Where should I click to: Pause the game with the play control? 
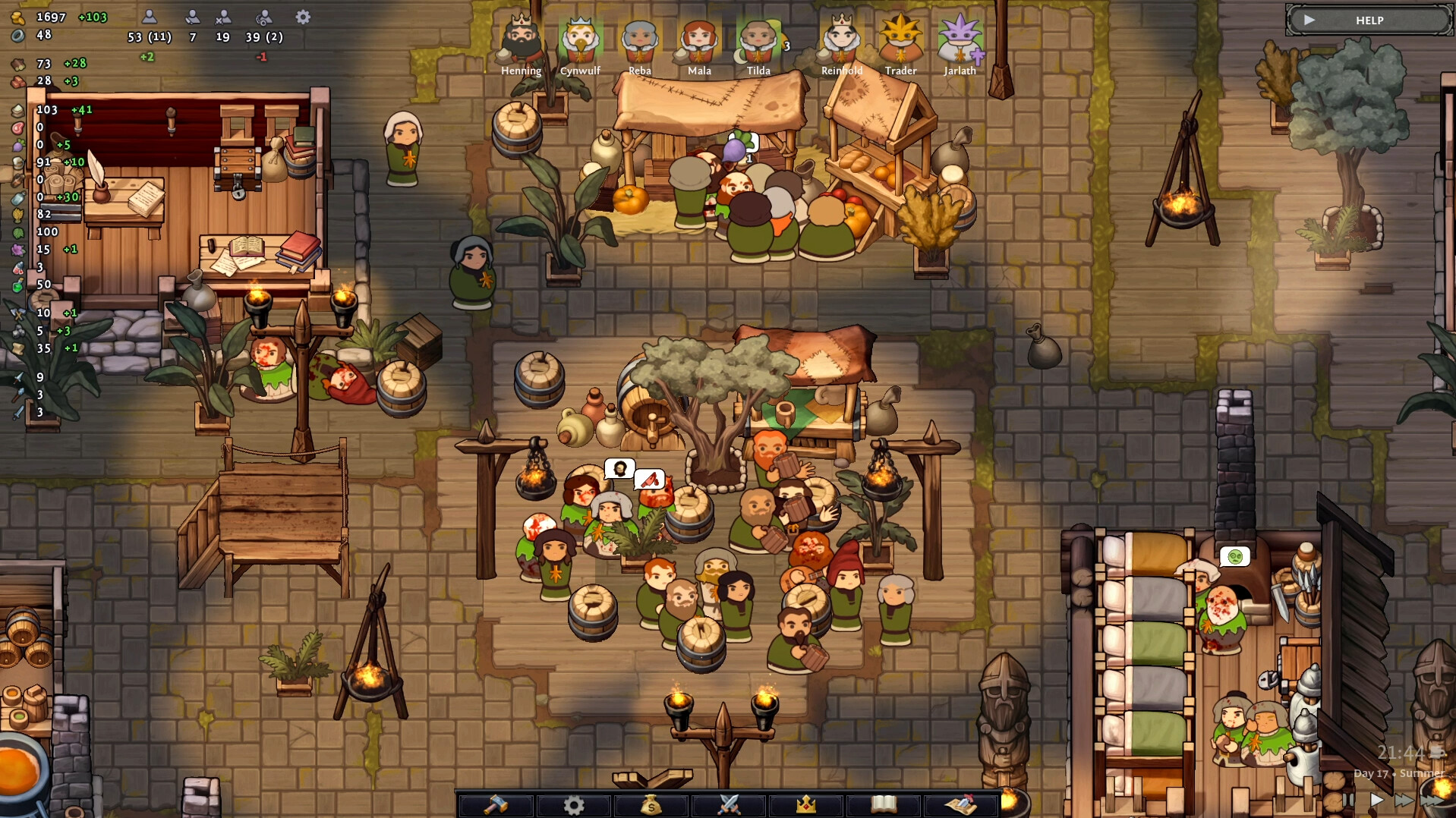click(x=1376, y=799)
